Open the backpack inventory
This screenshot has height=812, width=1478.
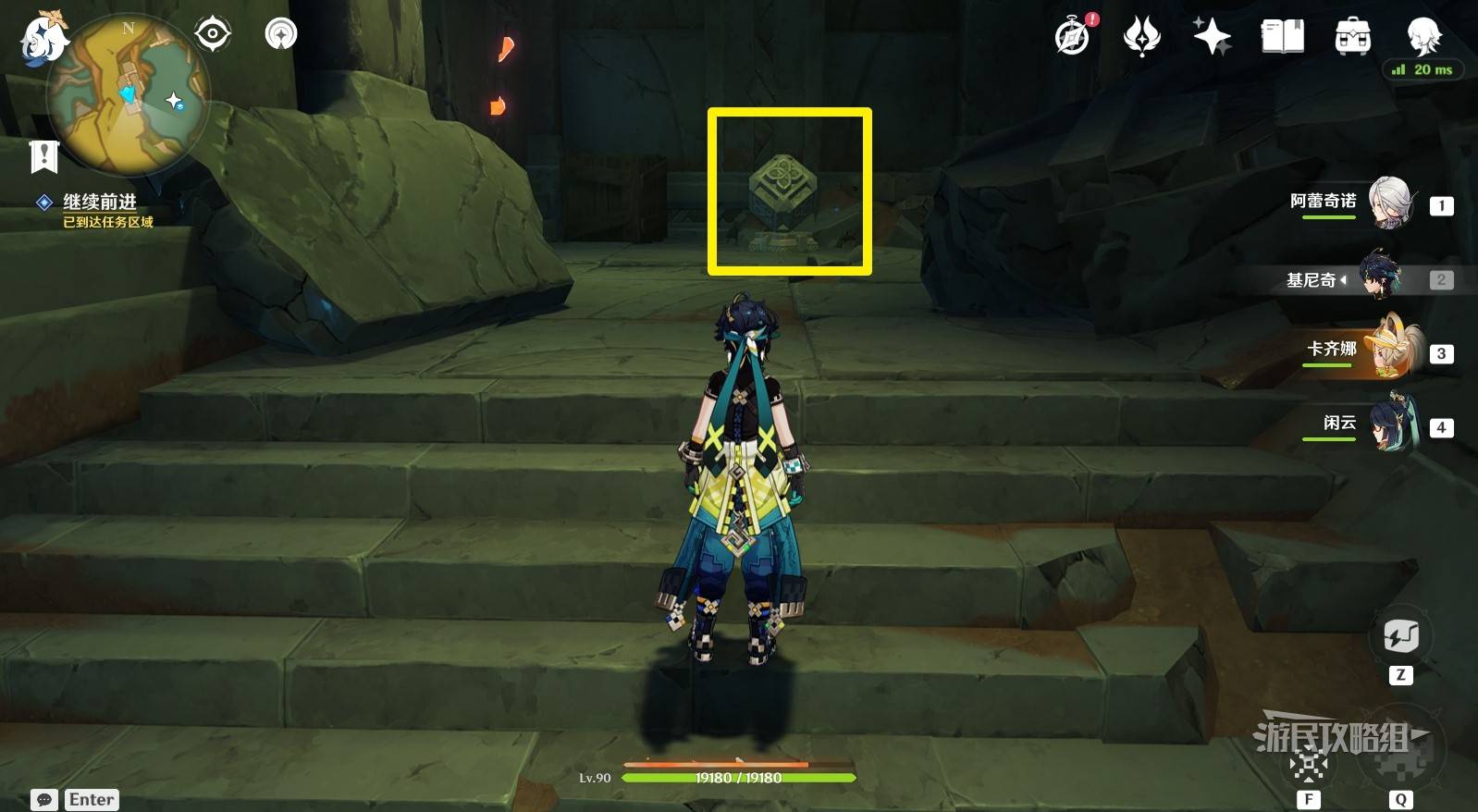coord(1352,37)
